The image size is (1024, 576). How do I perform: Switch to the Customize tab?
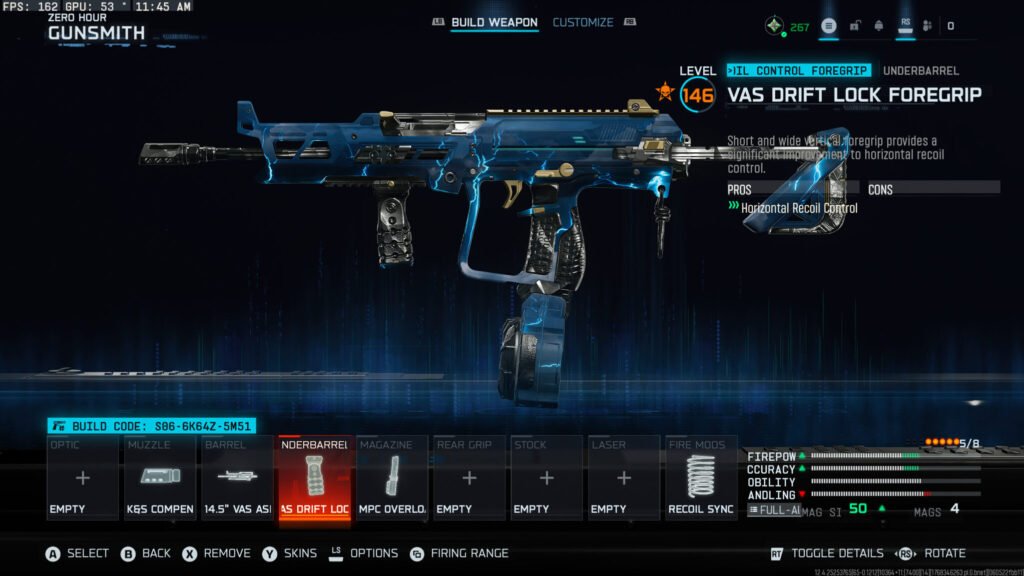[583, 22]
